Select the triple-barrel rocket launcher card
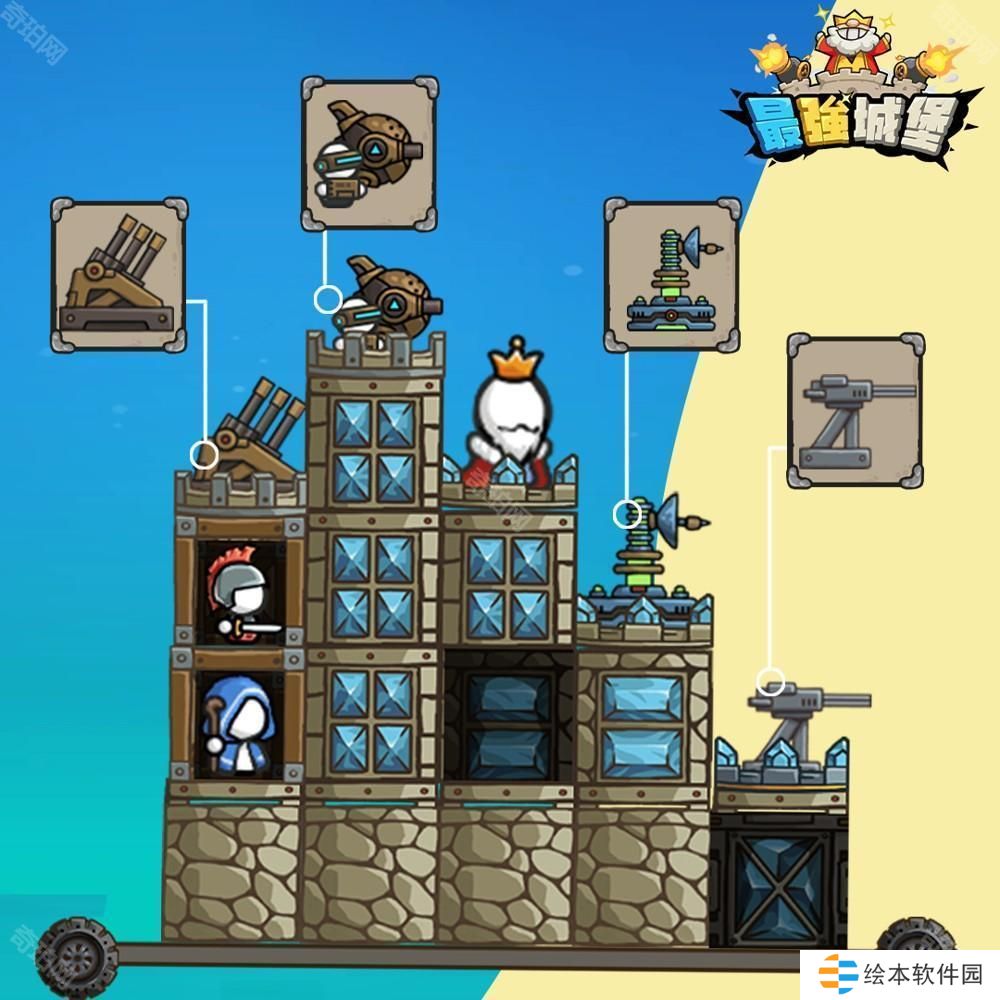 pyautogui.click(x=119, y=275)
